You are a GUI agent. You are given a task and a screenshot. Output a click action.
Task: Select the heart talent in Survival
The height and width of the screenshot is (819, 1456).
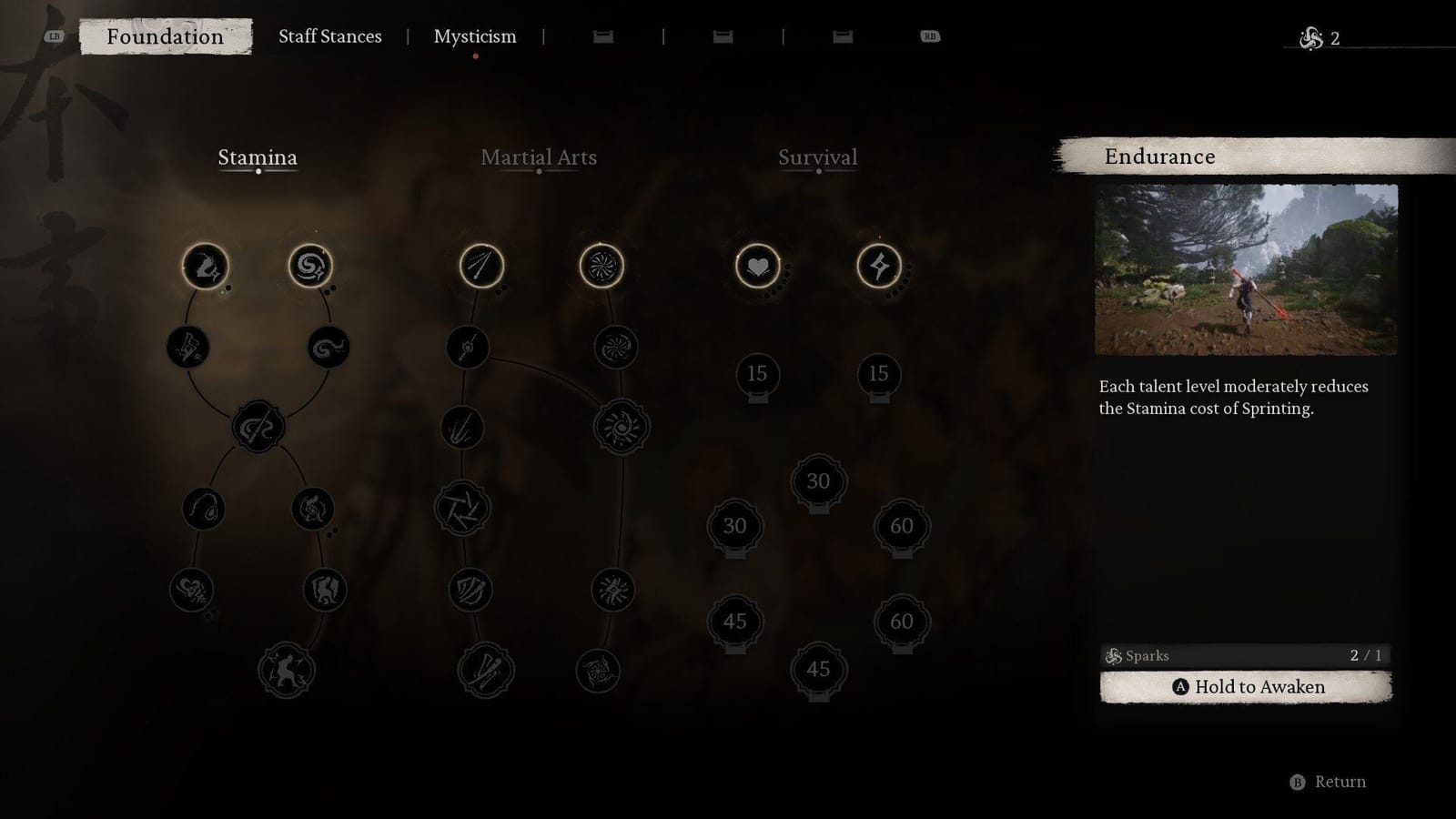pyautogui.click(x=757, y=265)
